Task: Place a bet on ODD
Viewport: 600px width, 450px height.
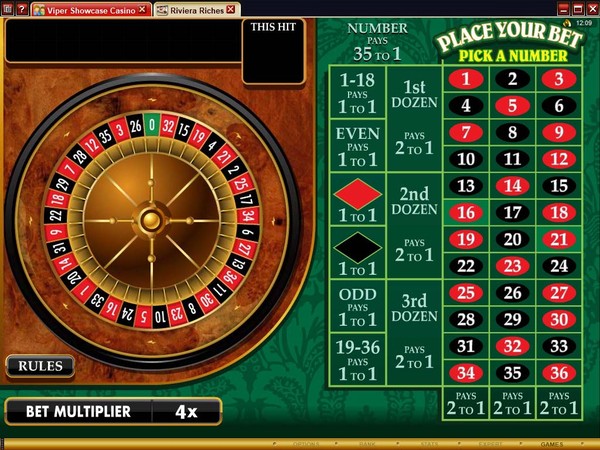Action: [x=358, y=306]
